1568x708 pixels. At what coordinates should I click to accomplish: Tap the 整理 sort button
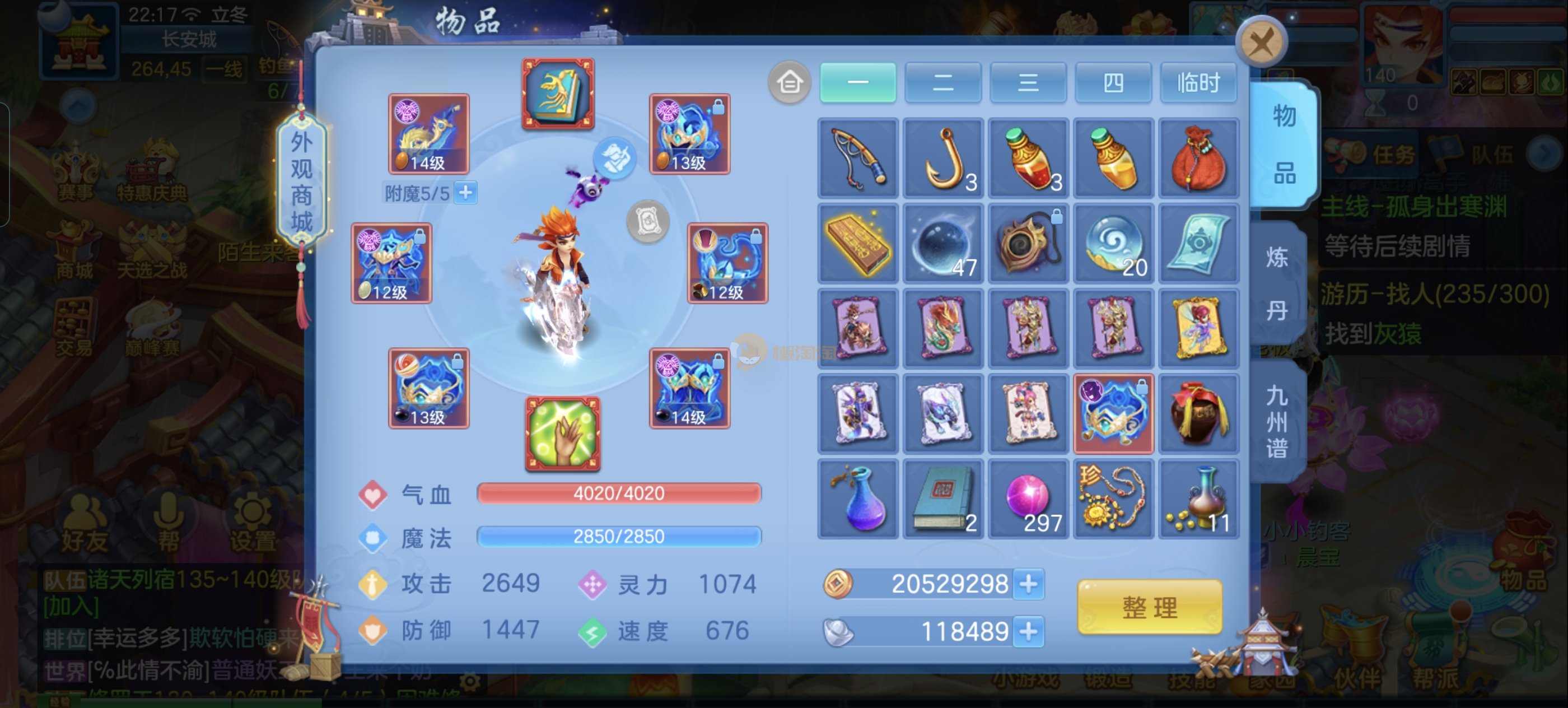pyautogui.click(x=1149, y=607)
